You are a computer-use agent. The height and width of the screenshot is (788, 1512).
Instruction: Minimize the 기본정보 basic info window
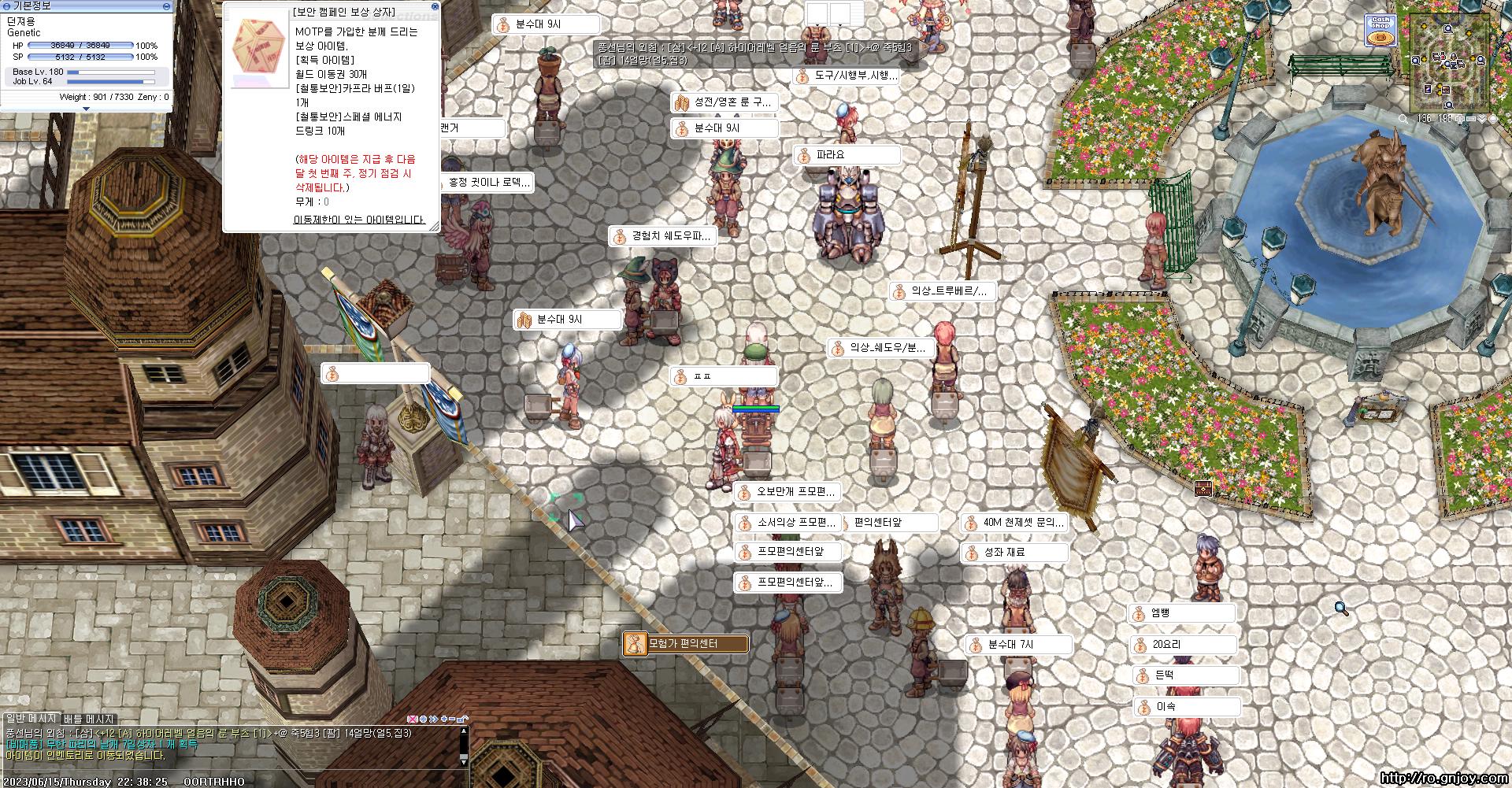click(x=166, y=6)
